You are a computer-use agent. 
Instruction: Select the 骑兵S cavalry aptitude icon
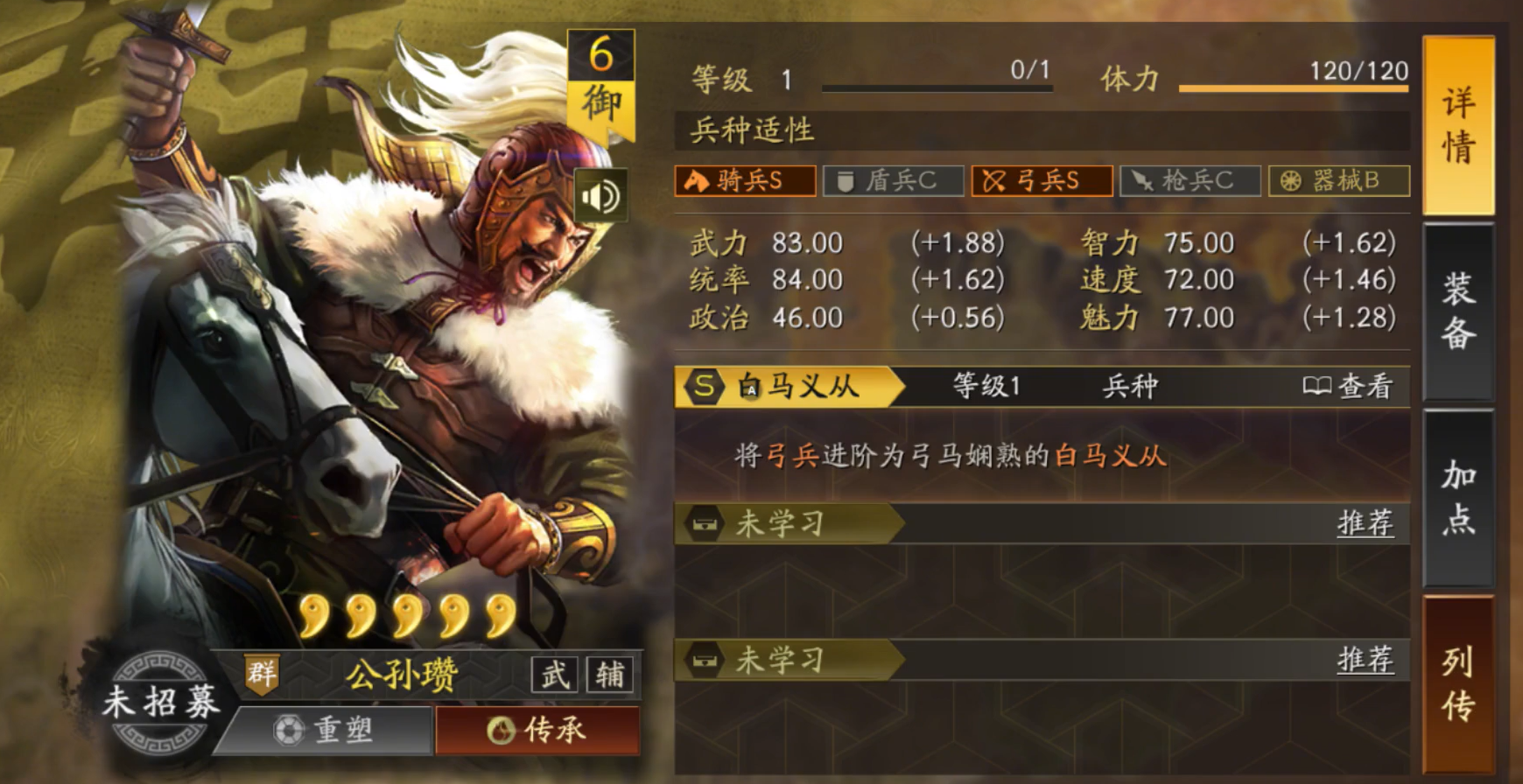click(x=743, y=181)
